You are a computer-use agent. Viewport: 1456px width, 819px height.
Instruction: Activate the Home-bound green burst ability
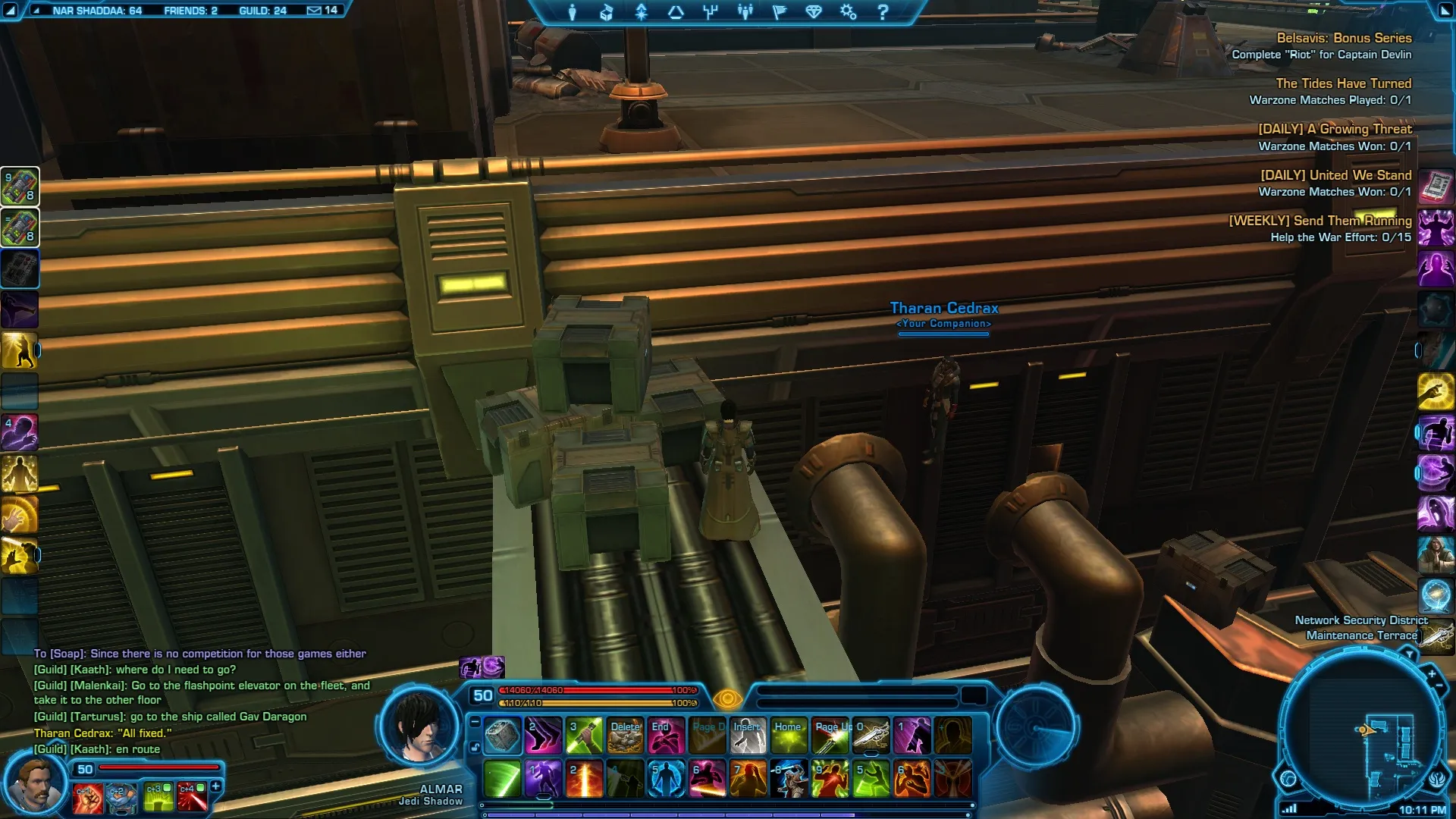tap(789, 736)
